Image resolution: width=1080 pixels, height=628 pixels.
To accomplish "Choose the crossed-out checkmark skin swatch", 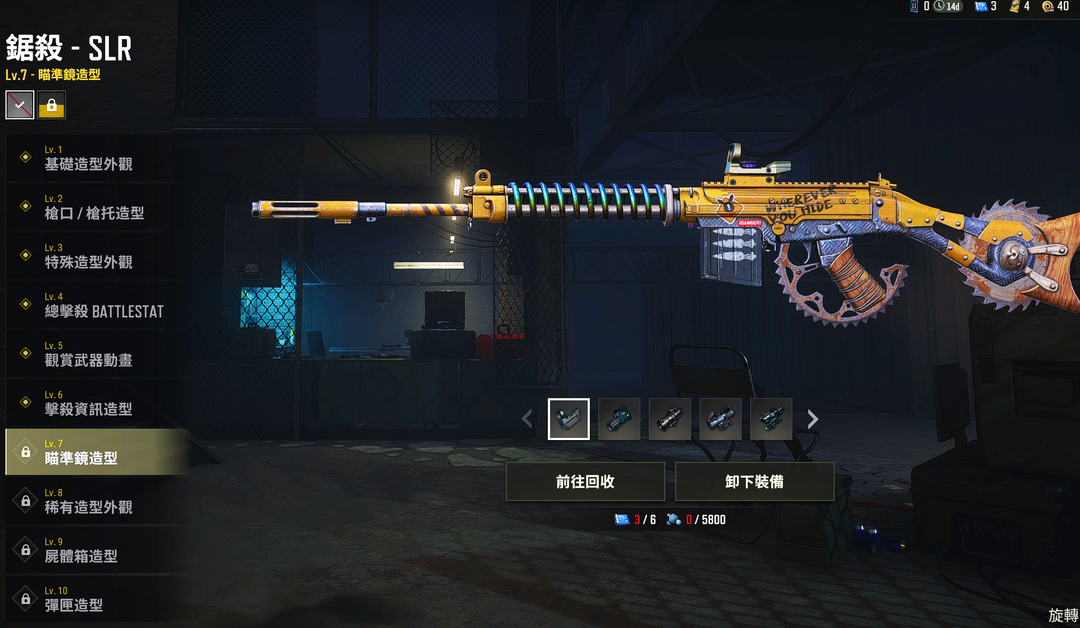I will click(x=20, y=104).
